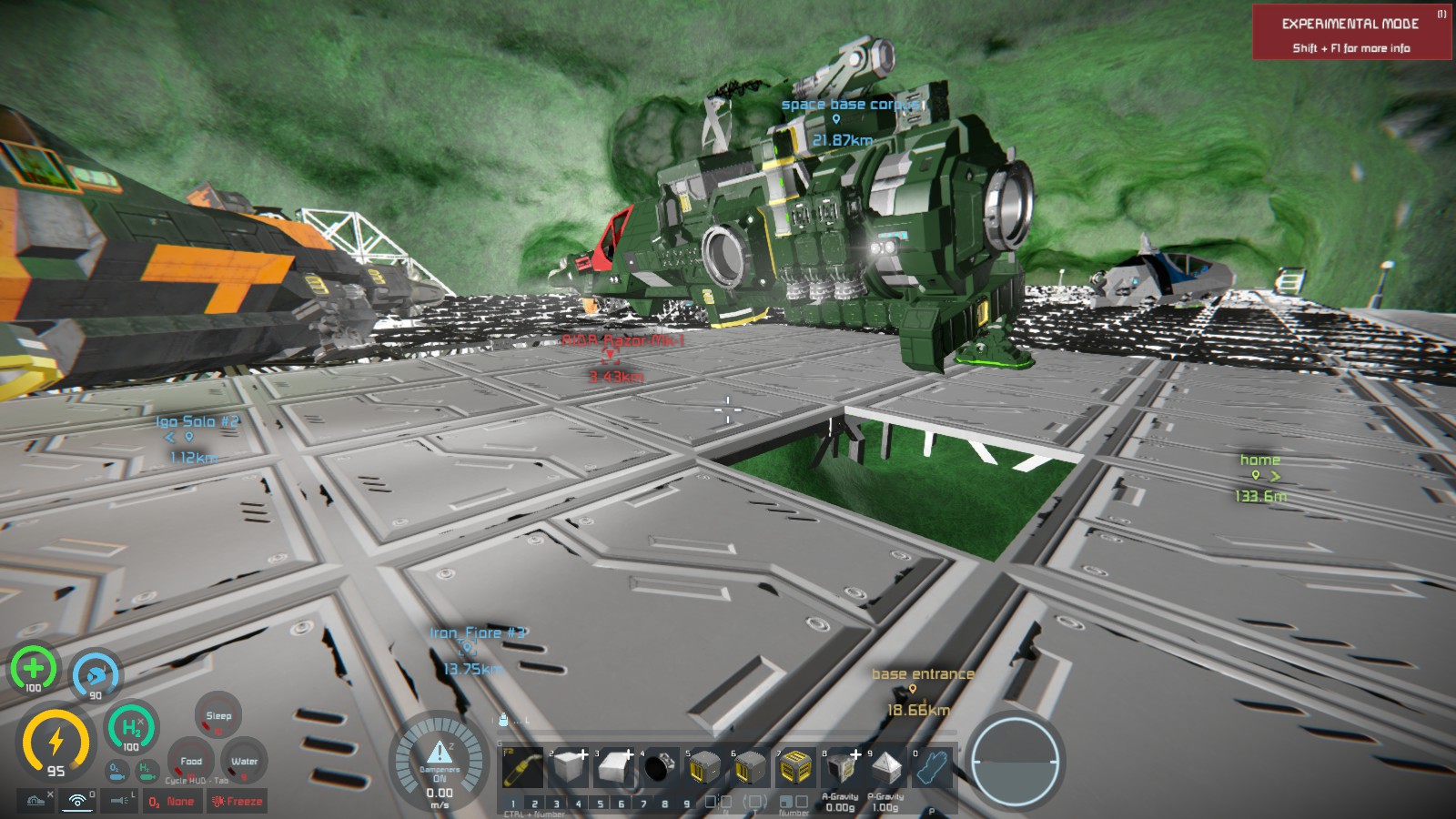Switch to toolbar page 7

[643, 804]
